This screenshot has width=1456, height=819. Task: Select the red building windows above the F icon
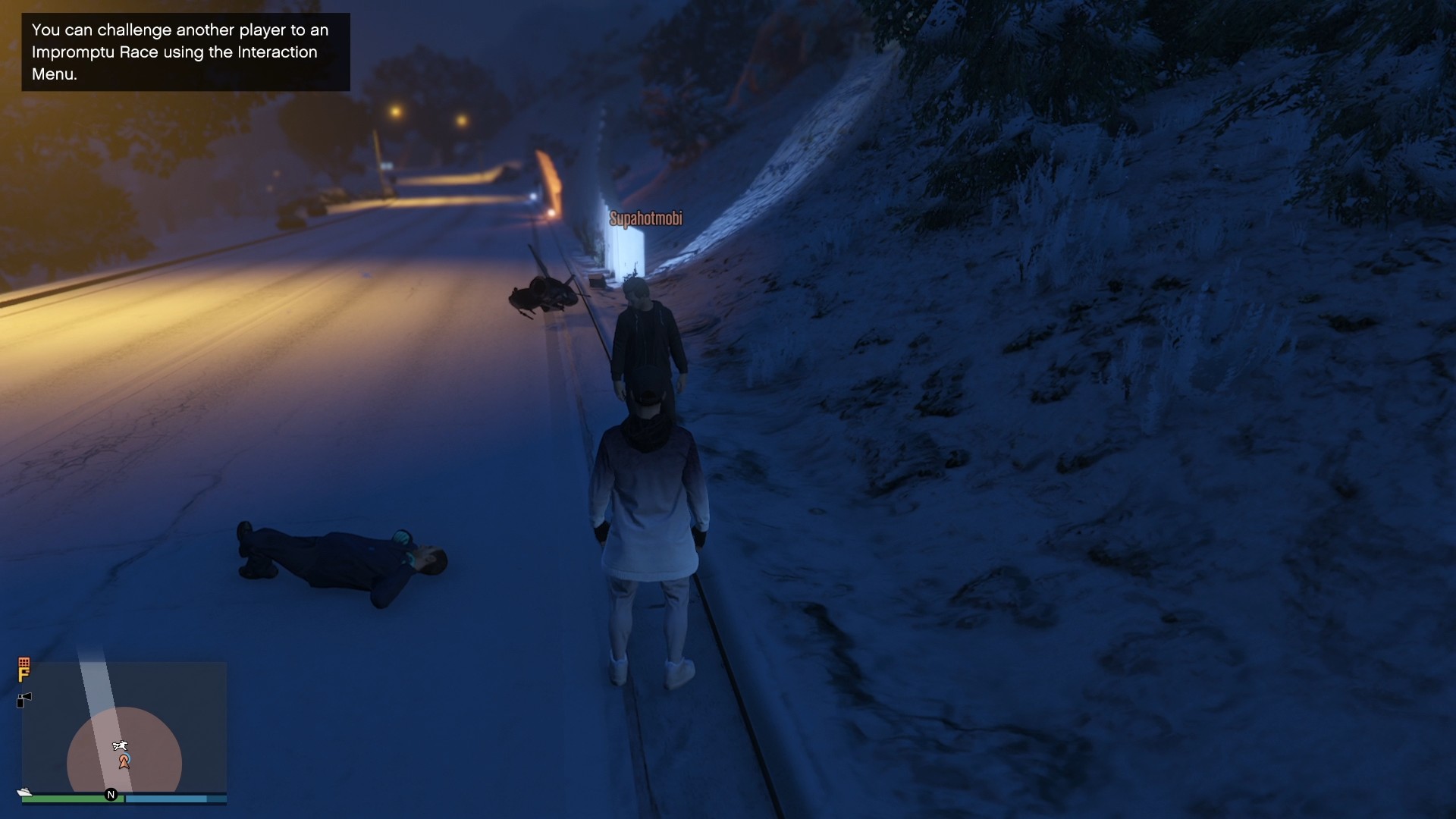[24, 662]
